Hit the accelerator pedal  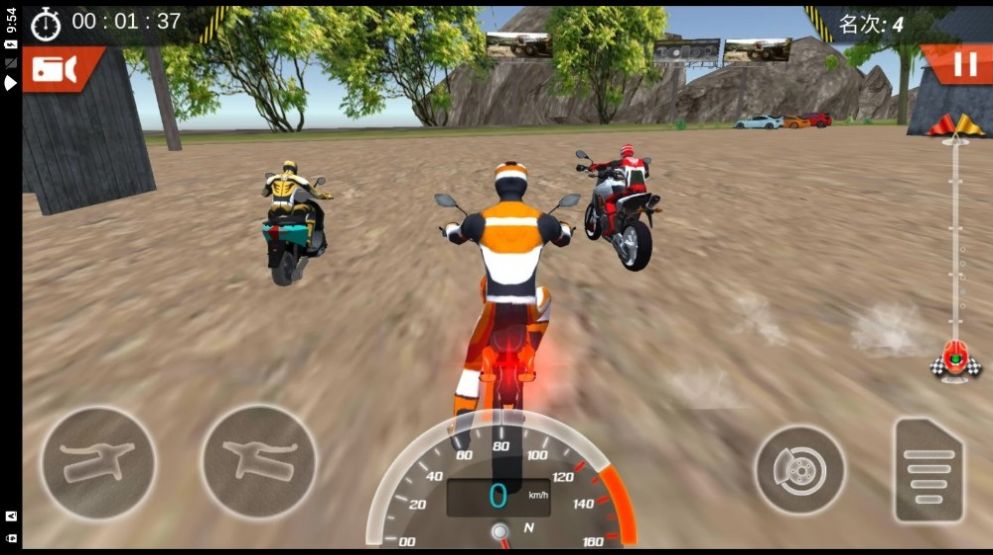[x=929, y=470]
